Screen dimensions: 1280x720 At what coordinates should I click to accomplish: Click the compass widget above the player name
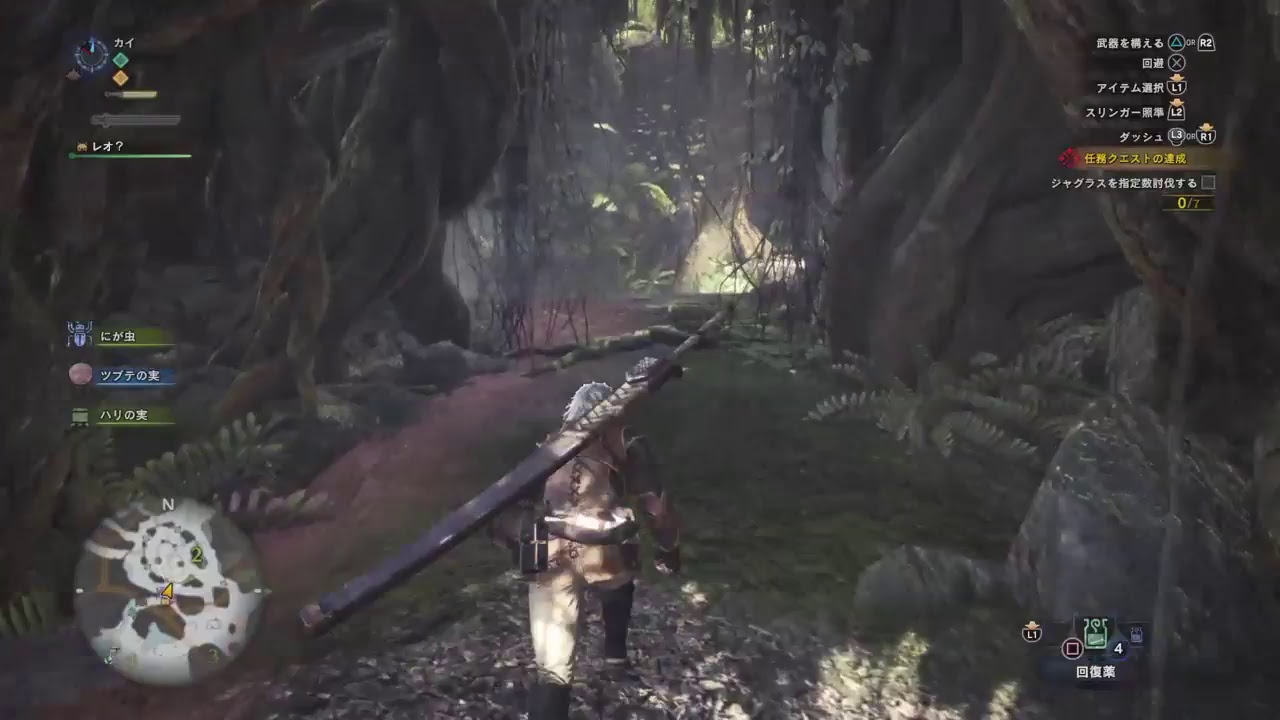click(x=91, y=57)
